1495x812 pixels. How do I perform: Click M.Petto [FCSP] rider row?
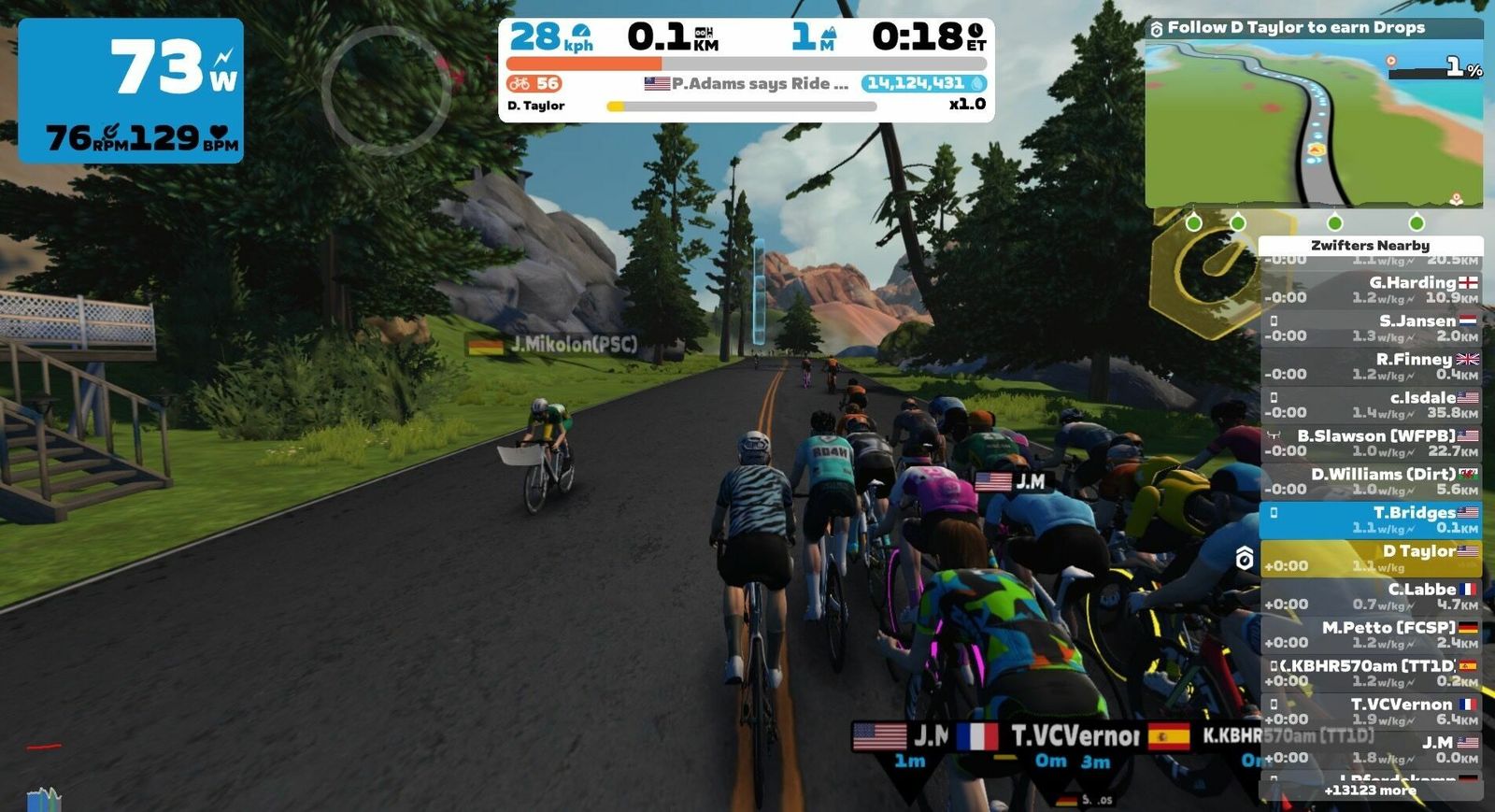(x=1371, y=634)
